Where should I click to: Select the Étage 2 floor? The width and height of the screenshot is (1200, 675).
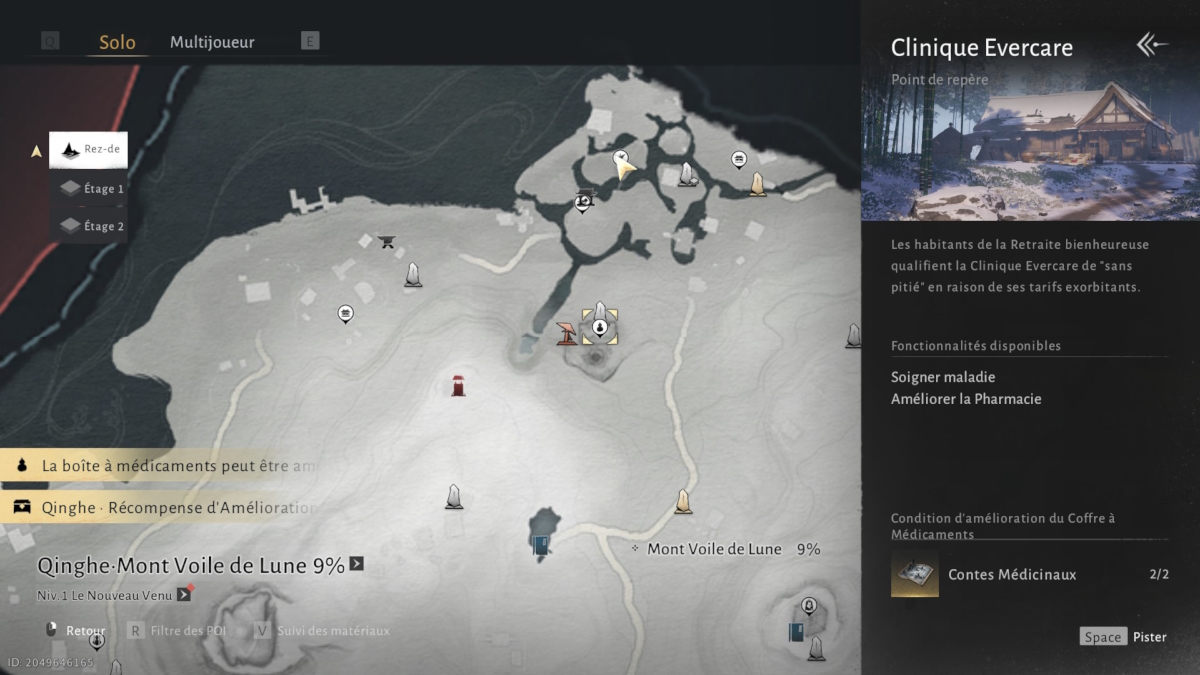tap(91, 226)
